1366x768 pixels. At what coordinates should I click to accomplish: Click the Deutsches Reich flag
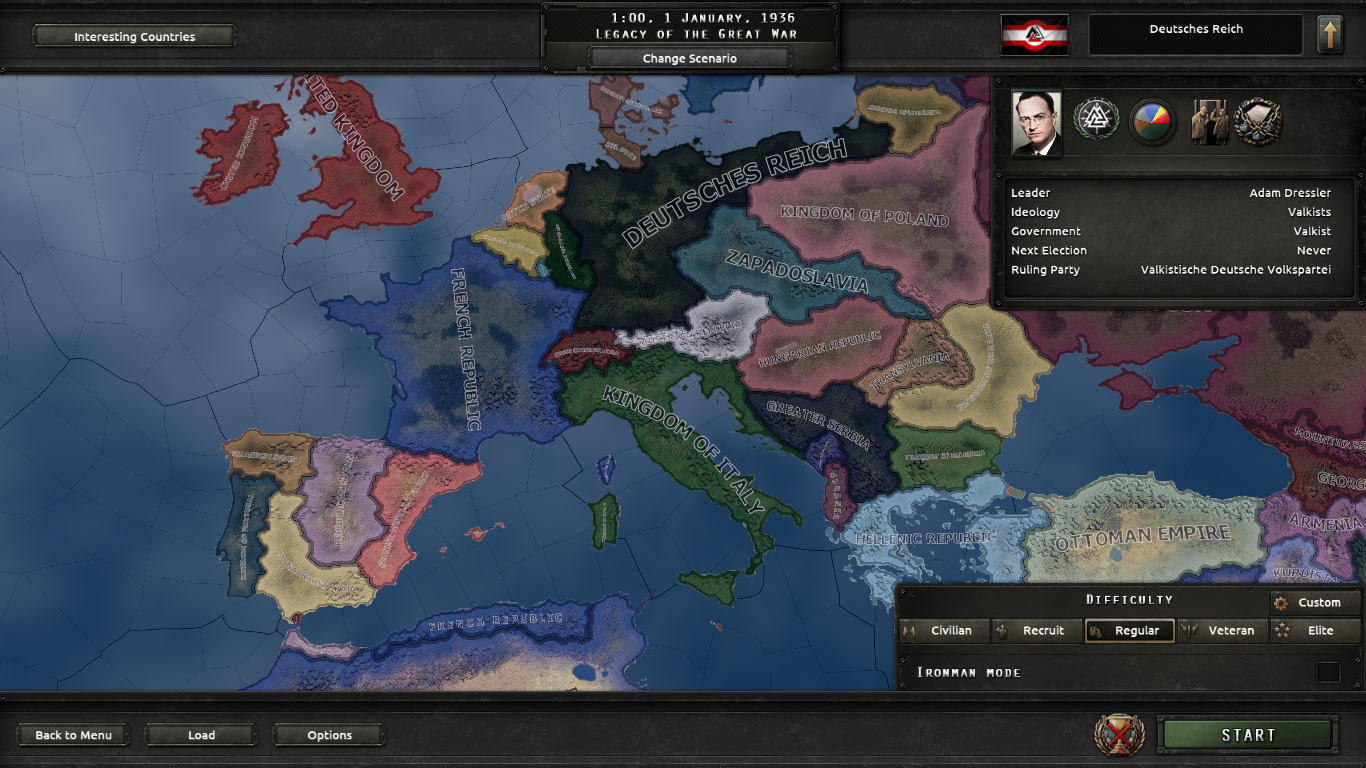click(x=1034, y=33)
